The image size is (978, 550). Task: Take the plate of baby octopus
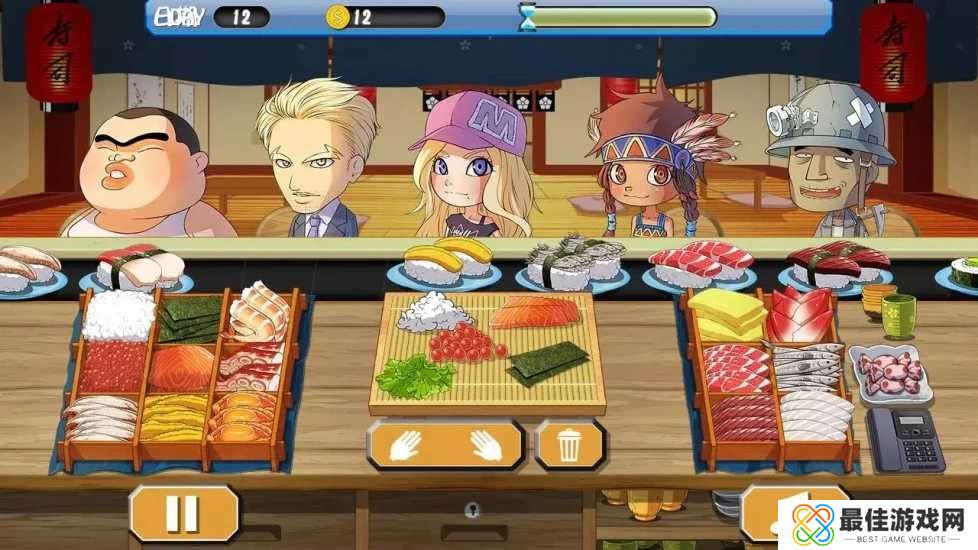click(888, 373)
